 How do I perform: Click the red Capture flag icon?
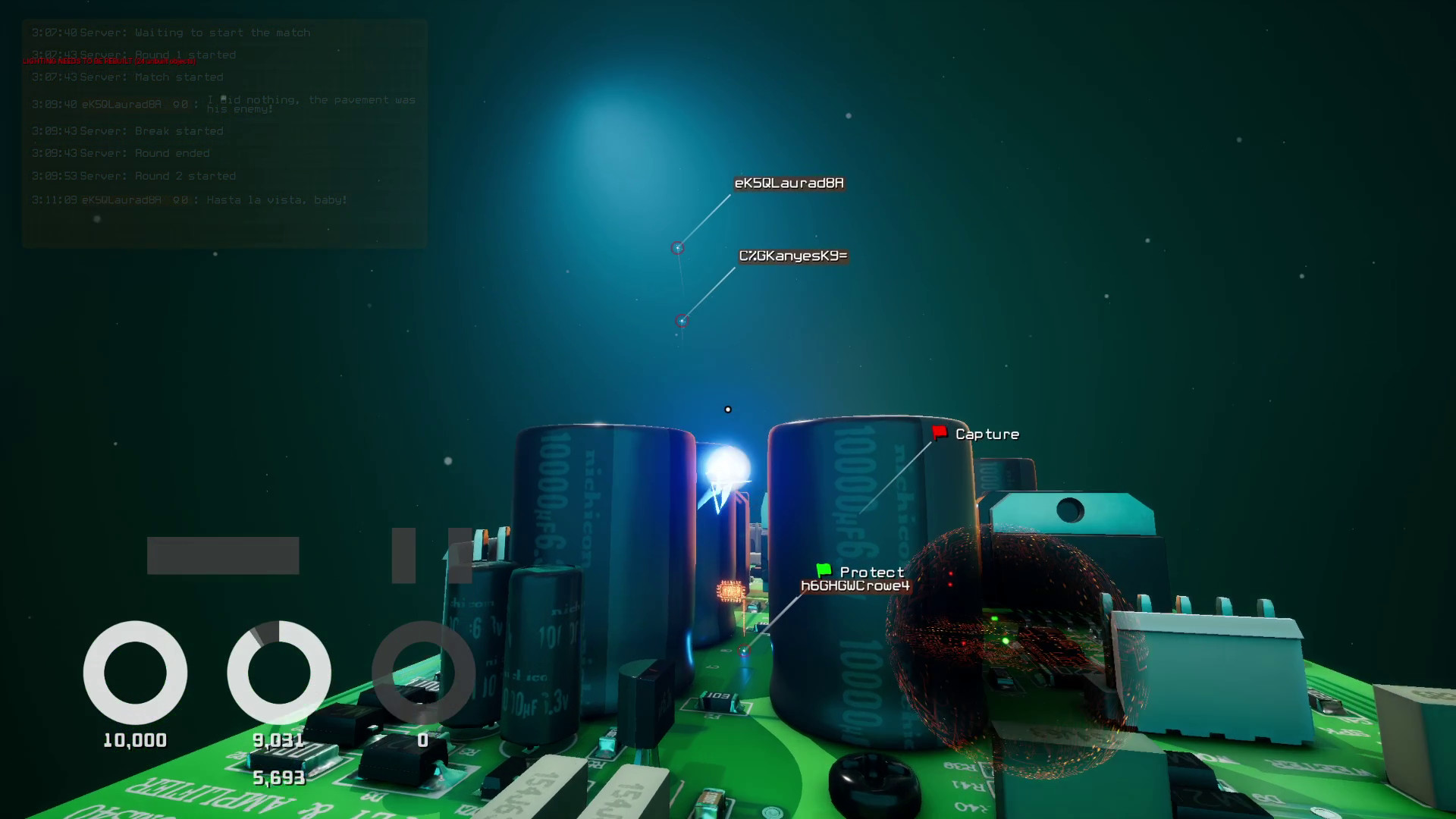click(939, 433)
